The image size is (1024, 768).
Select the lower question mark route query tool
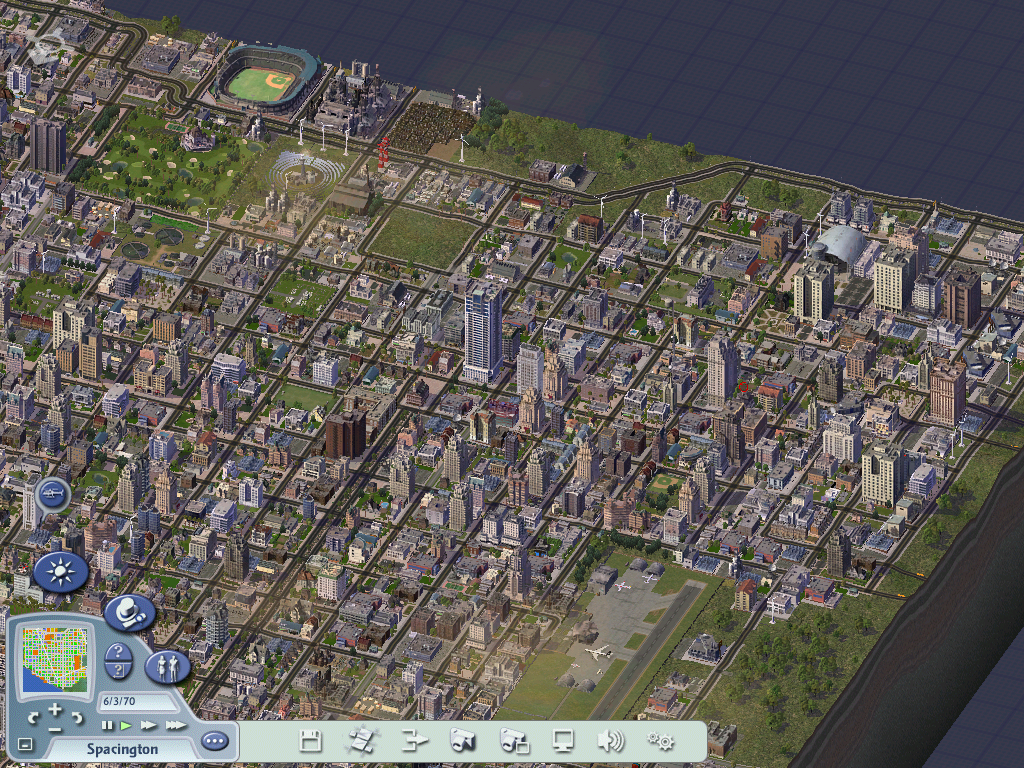pos(119,671)
